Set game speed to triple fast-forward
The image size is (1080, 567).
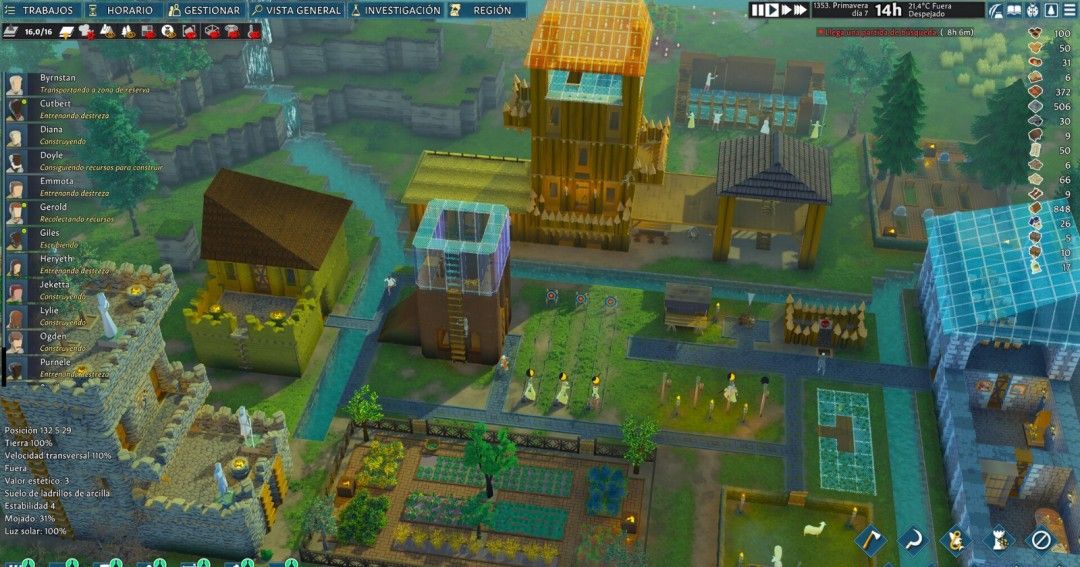[x=801, y=10]
